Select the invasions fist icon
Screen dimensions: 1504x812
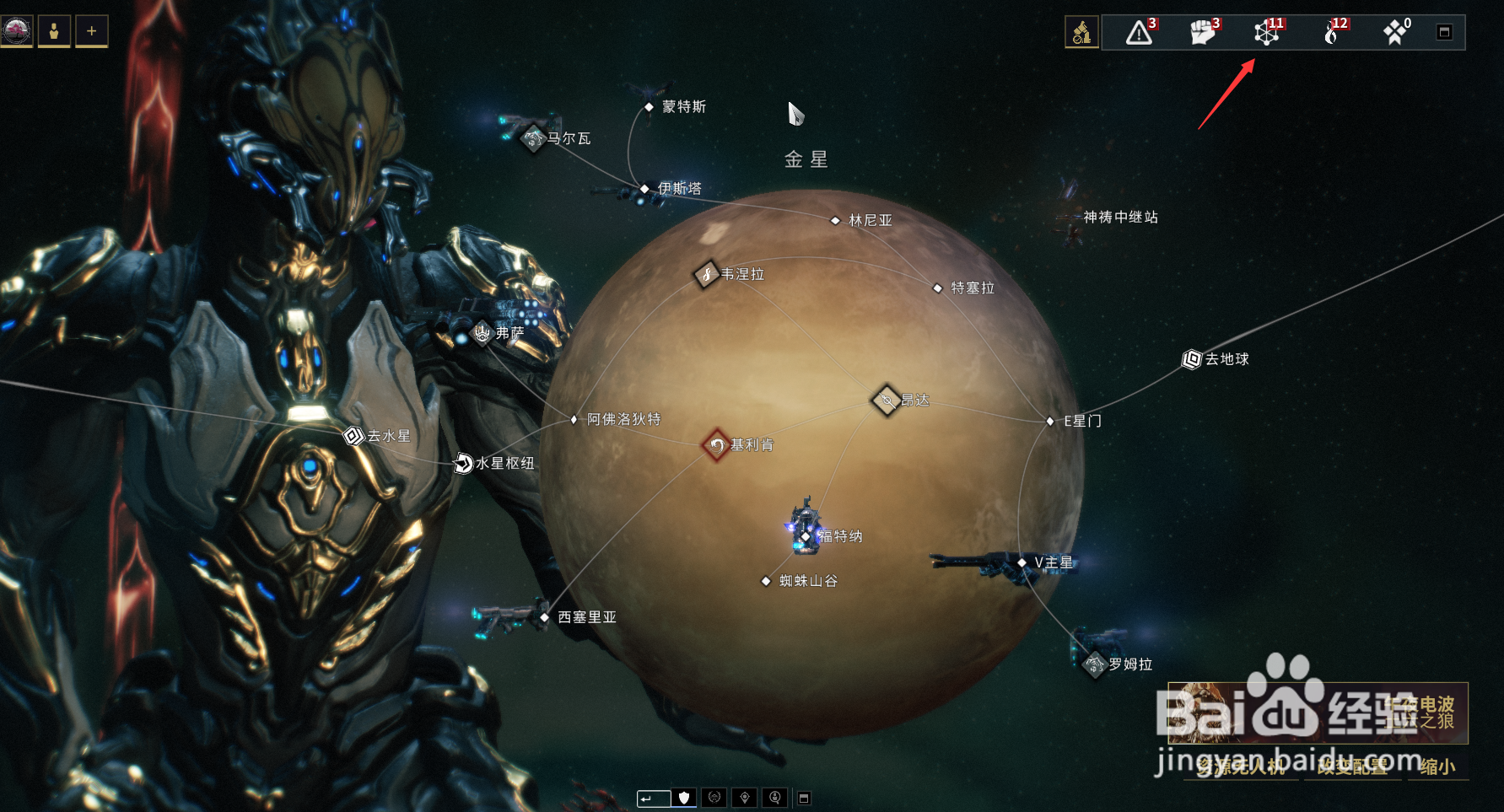(x=1201, y=34)
